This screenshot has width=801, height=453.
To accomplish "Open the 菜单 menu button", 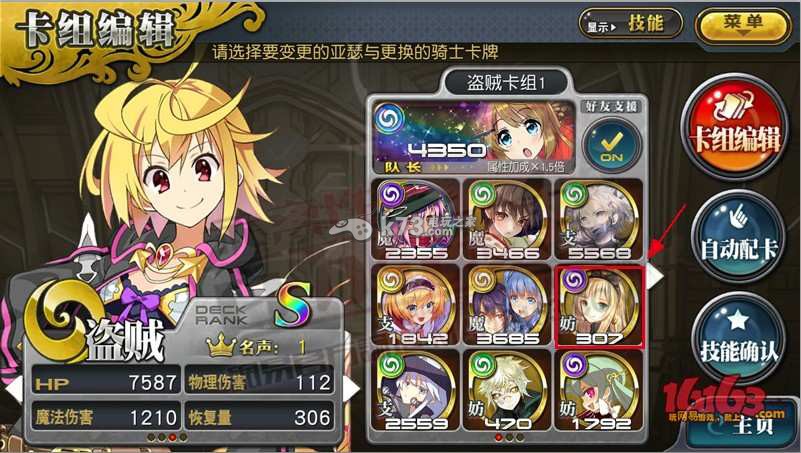I will (740, 23).
